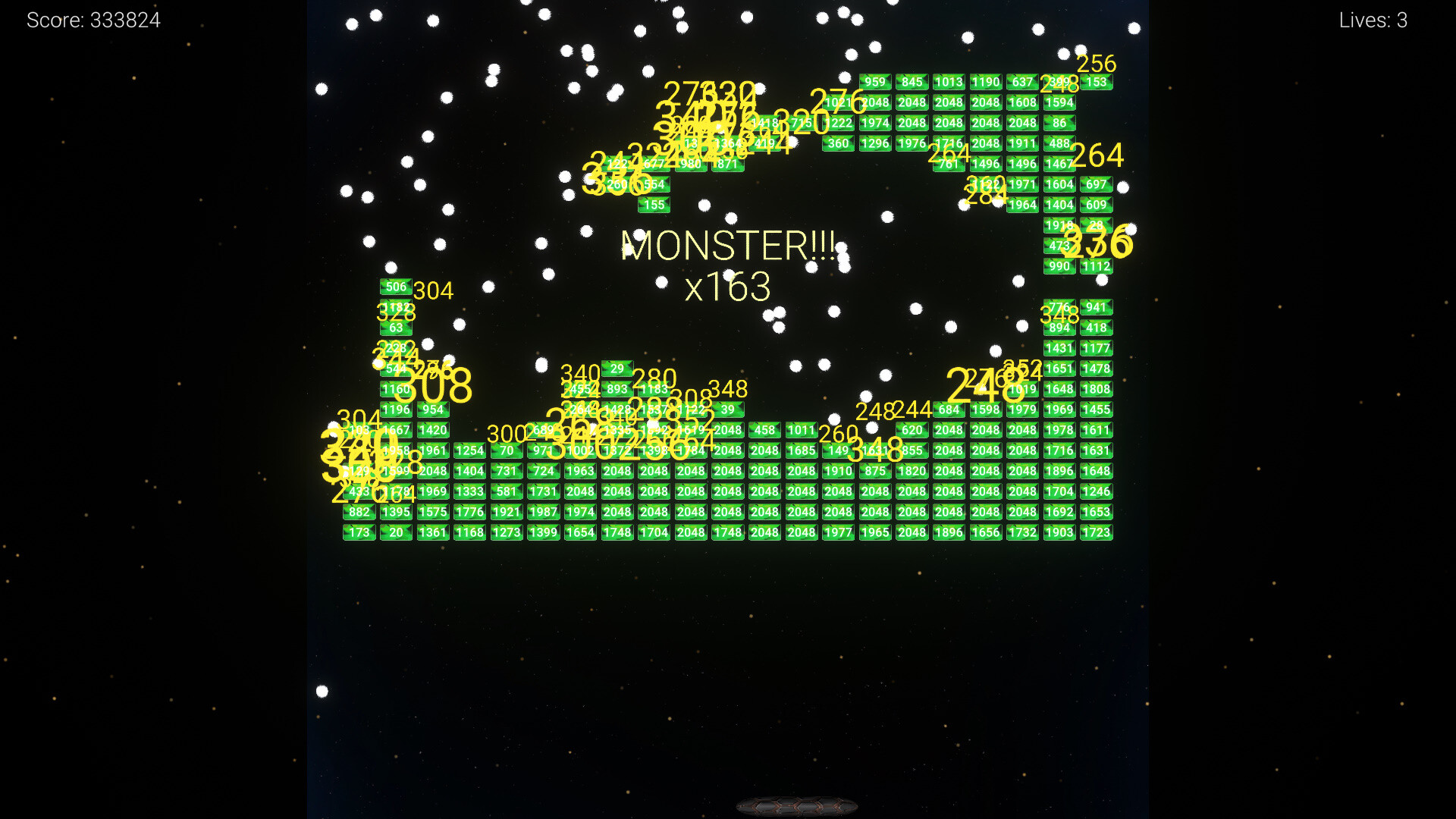Screen dimensions: 1456x819
Task: Select the 959 brick in the top row
Action: (x=874, y=82)
